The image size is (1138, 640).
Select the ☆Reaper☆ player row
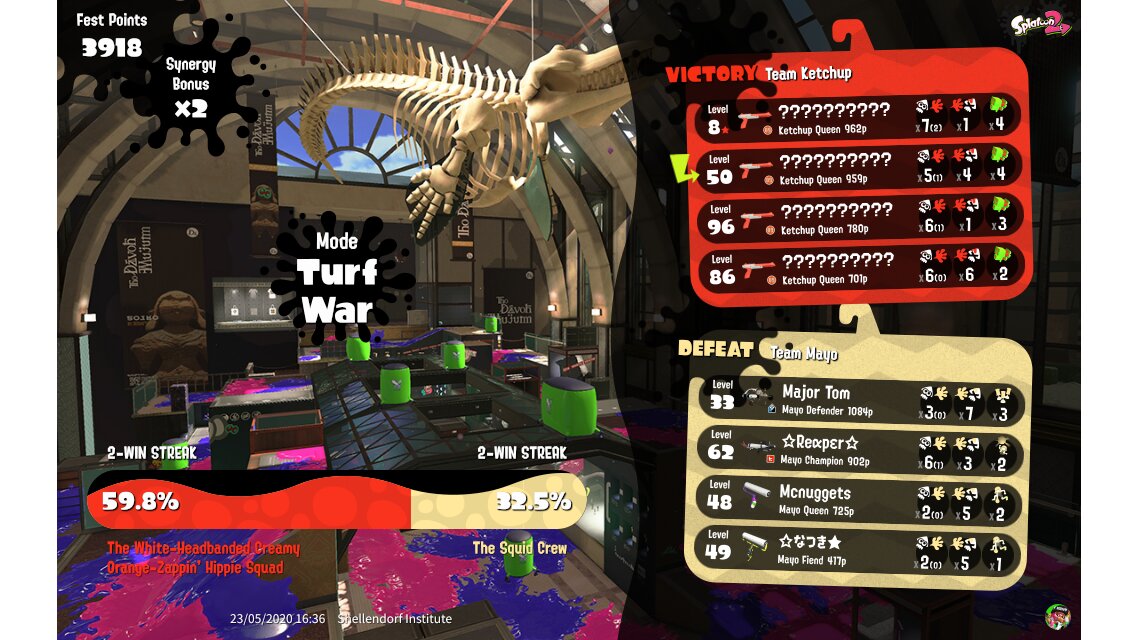pos(861,451)
